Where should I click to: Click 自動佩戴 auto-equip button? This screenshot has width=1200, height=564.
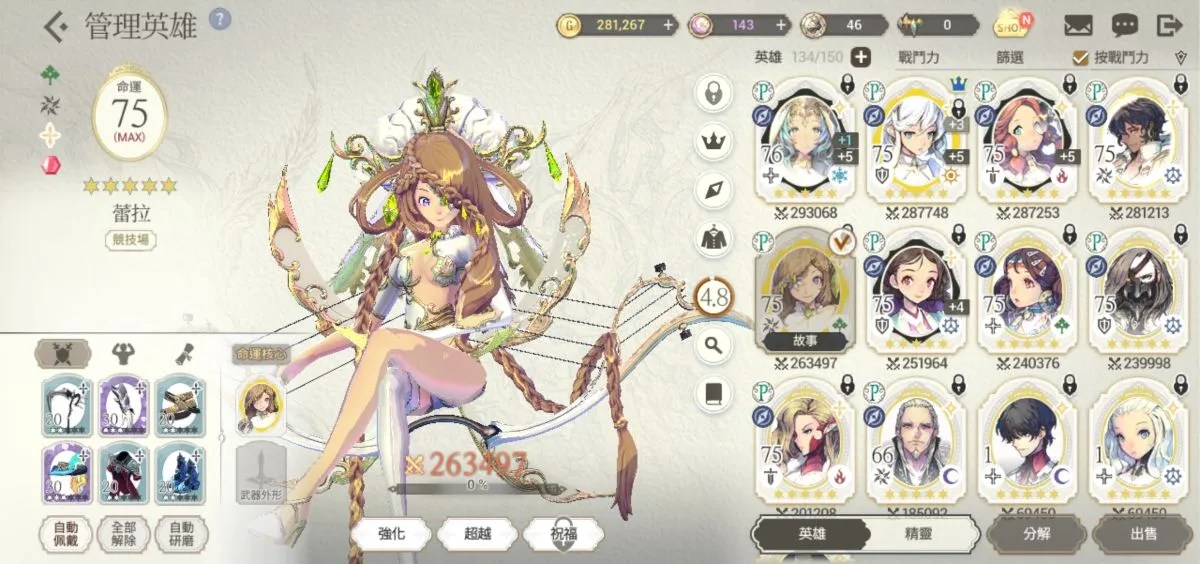(x=66, y=534)
